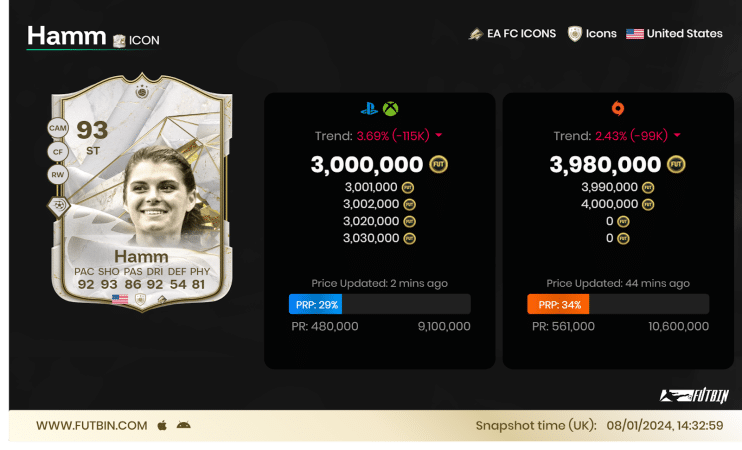Open the Apple app store icon
Screen dimensions: 742x450
click(x=162, y=426)
